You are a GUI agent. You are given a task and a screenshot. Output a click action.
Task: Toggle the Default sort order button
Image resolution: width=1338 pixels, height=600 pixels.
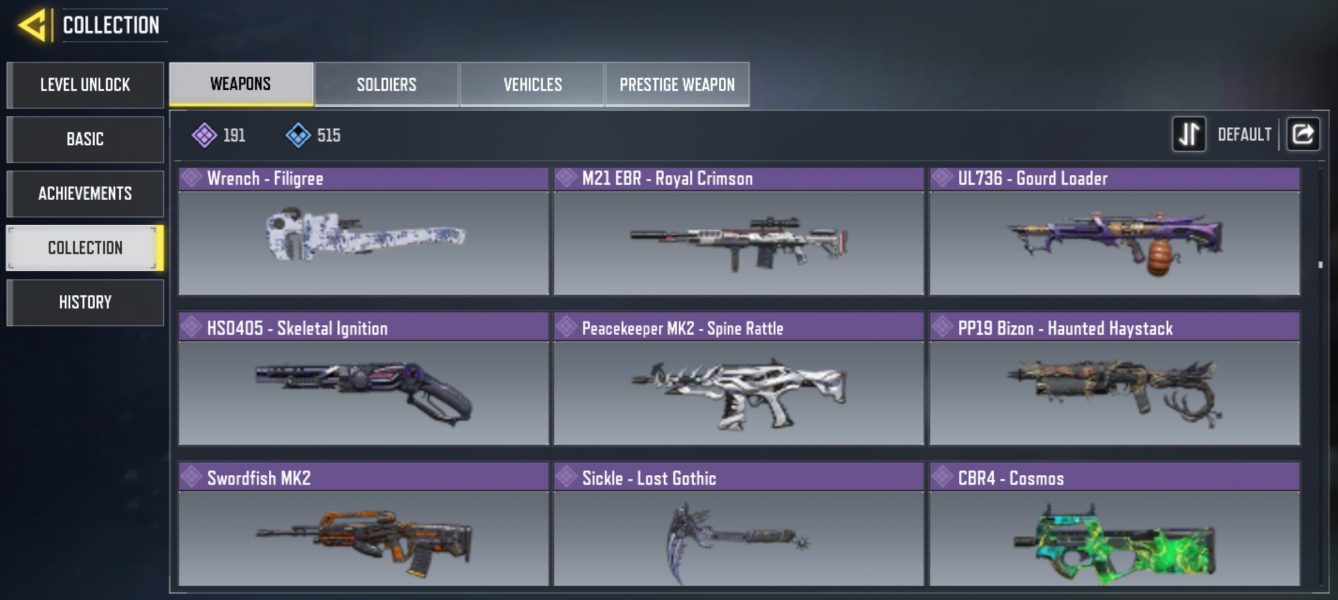click(x=1189, y=134)
